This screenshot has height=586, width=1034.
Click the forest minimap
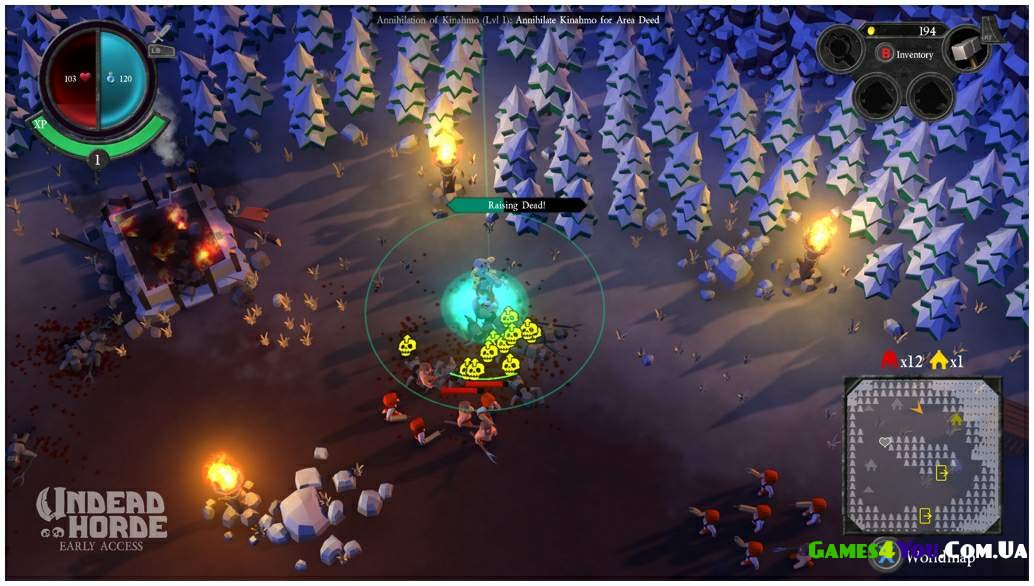[921, 455]
